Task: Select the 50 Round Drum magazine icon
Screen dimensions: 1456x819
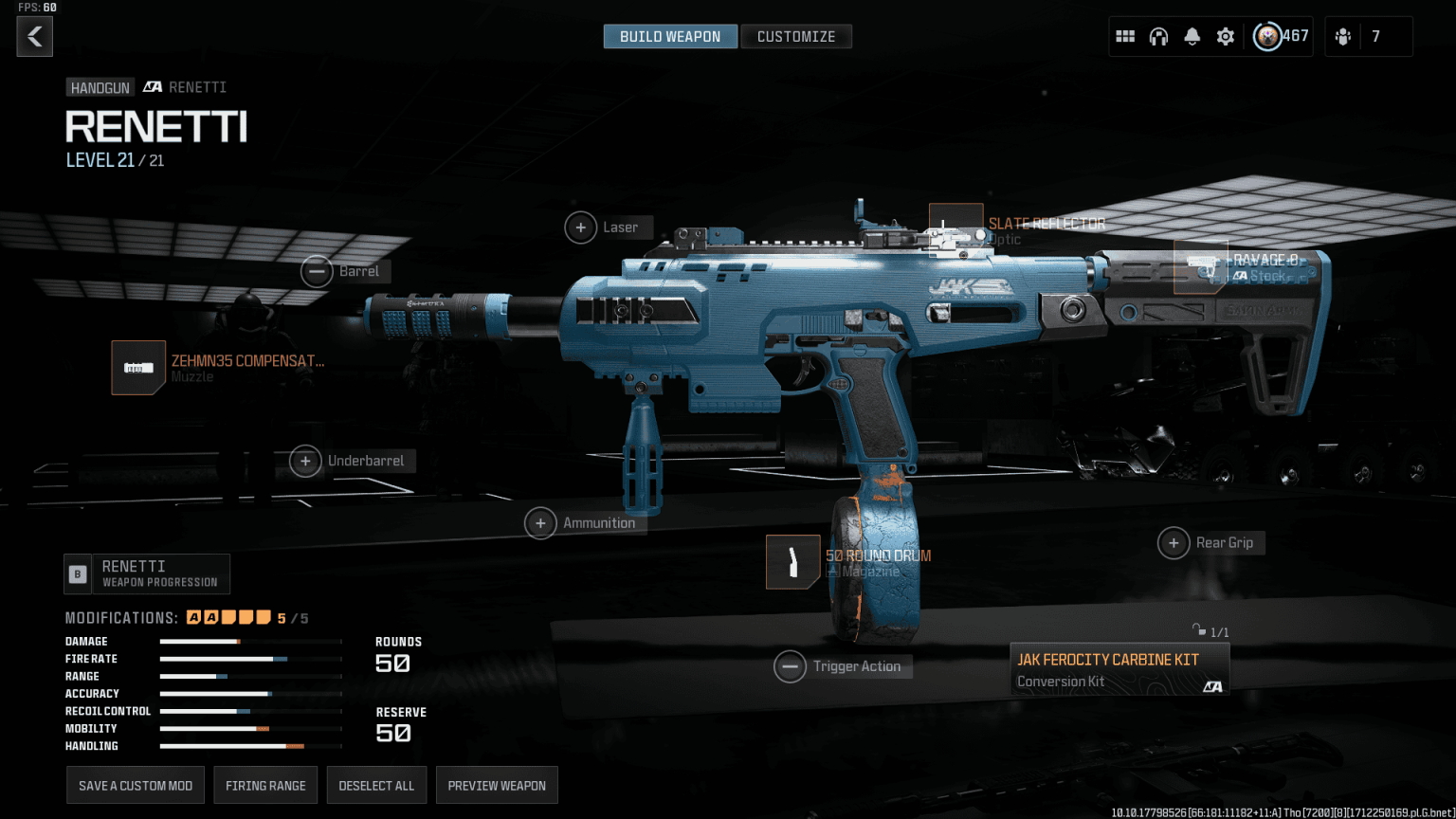Action: click(x=792, y=561)
